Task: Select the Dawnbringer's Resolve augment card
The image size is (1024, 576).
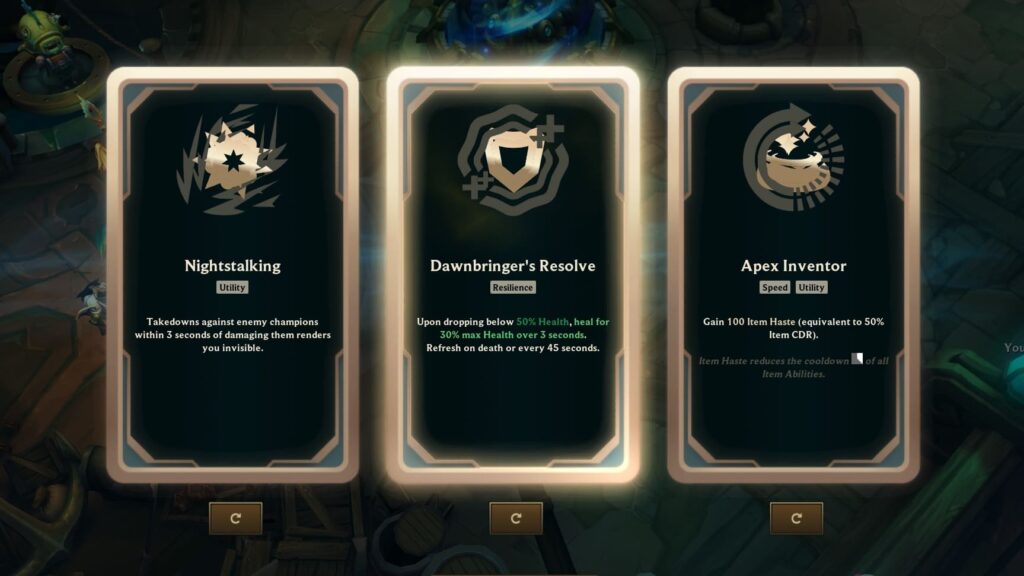Action: [x=512, y=275]
